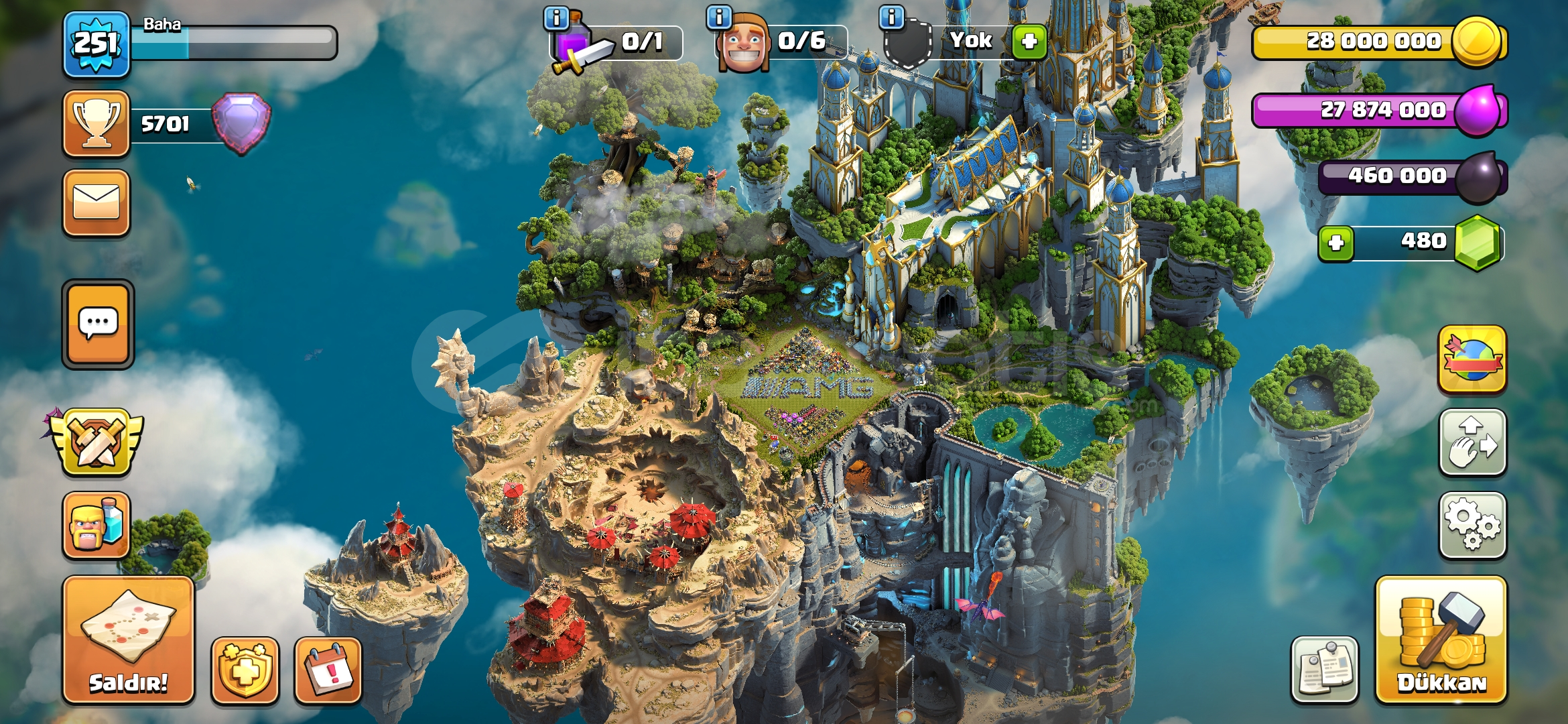Show info for the spell capacity
This screenshot has width=1568, height=724.
click(x=556, y=18)
